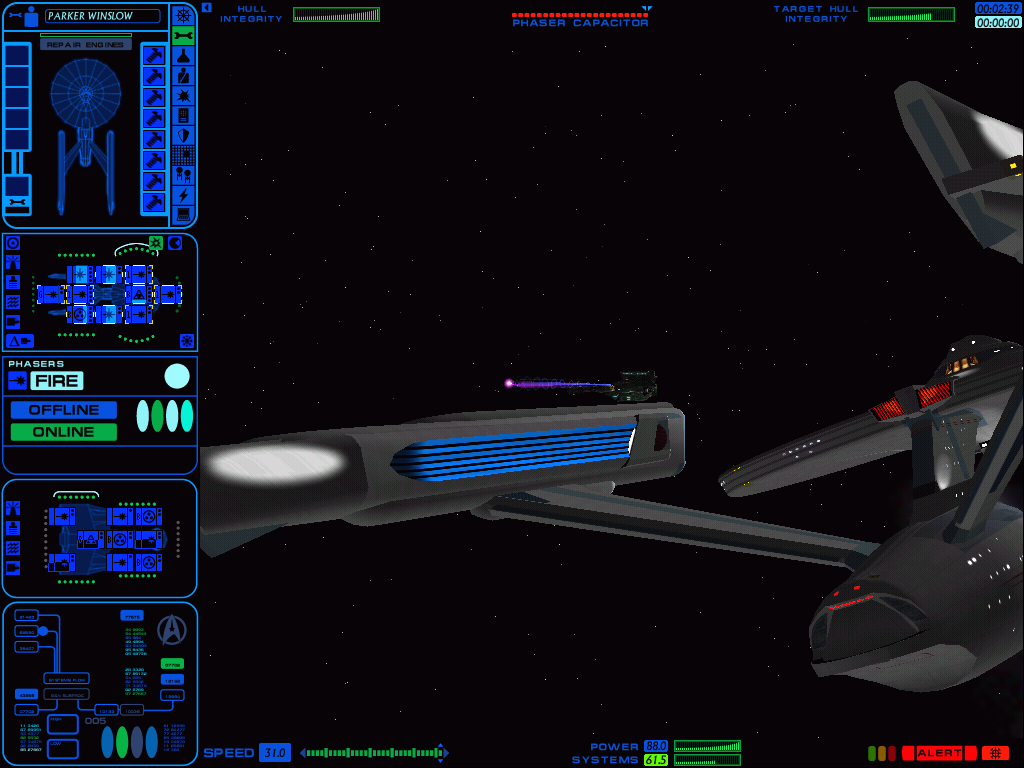Click the Repair Engines order button
This screenshot has height=768, width=1024.
(x=86, y=45)
